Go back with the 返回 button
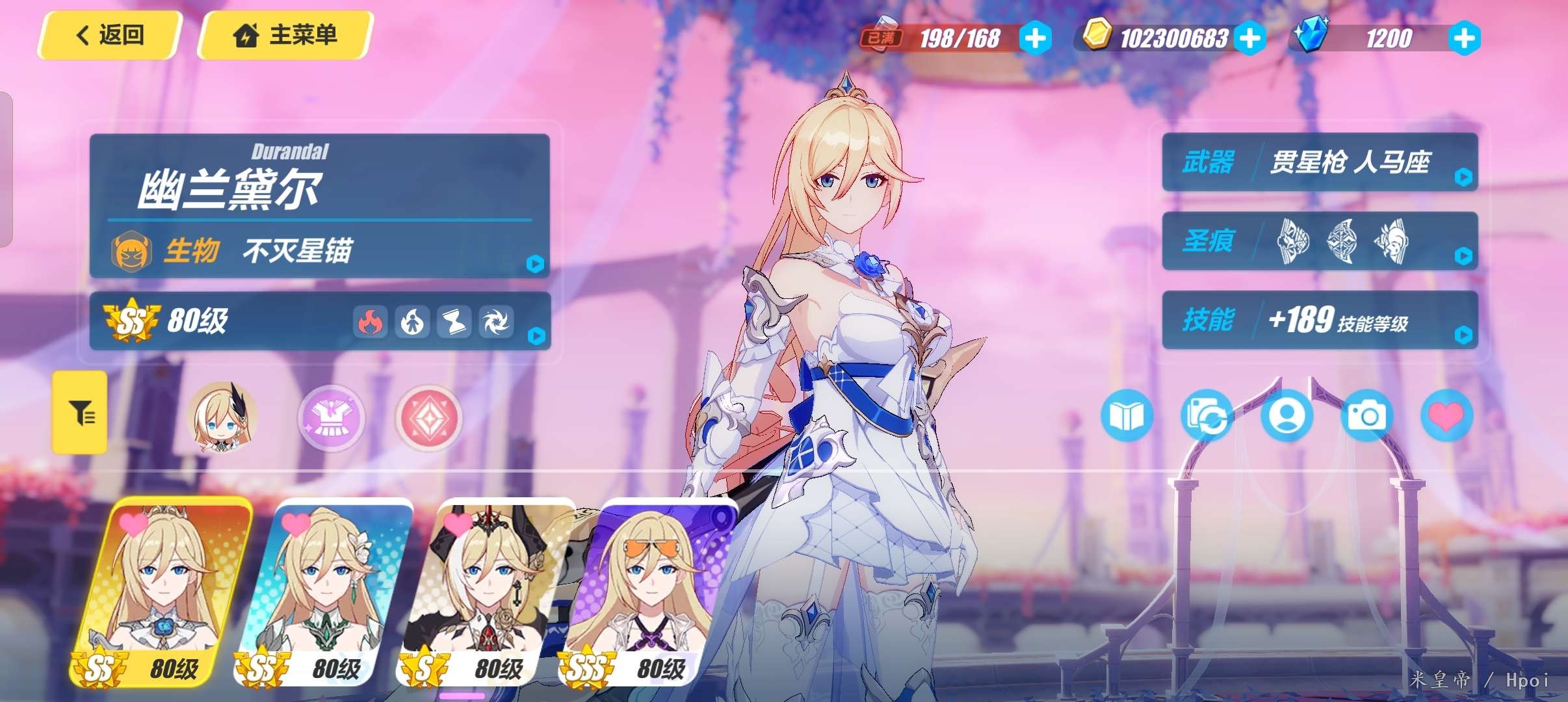Viewport: 1568px width, 702px height. pos(110,35)
